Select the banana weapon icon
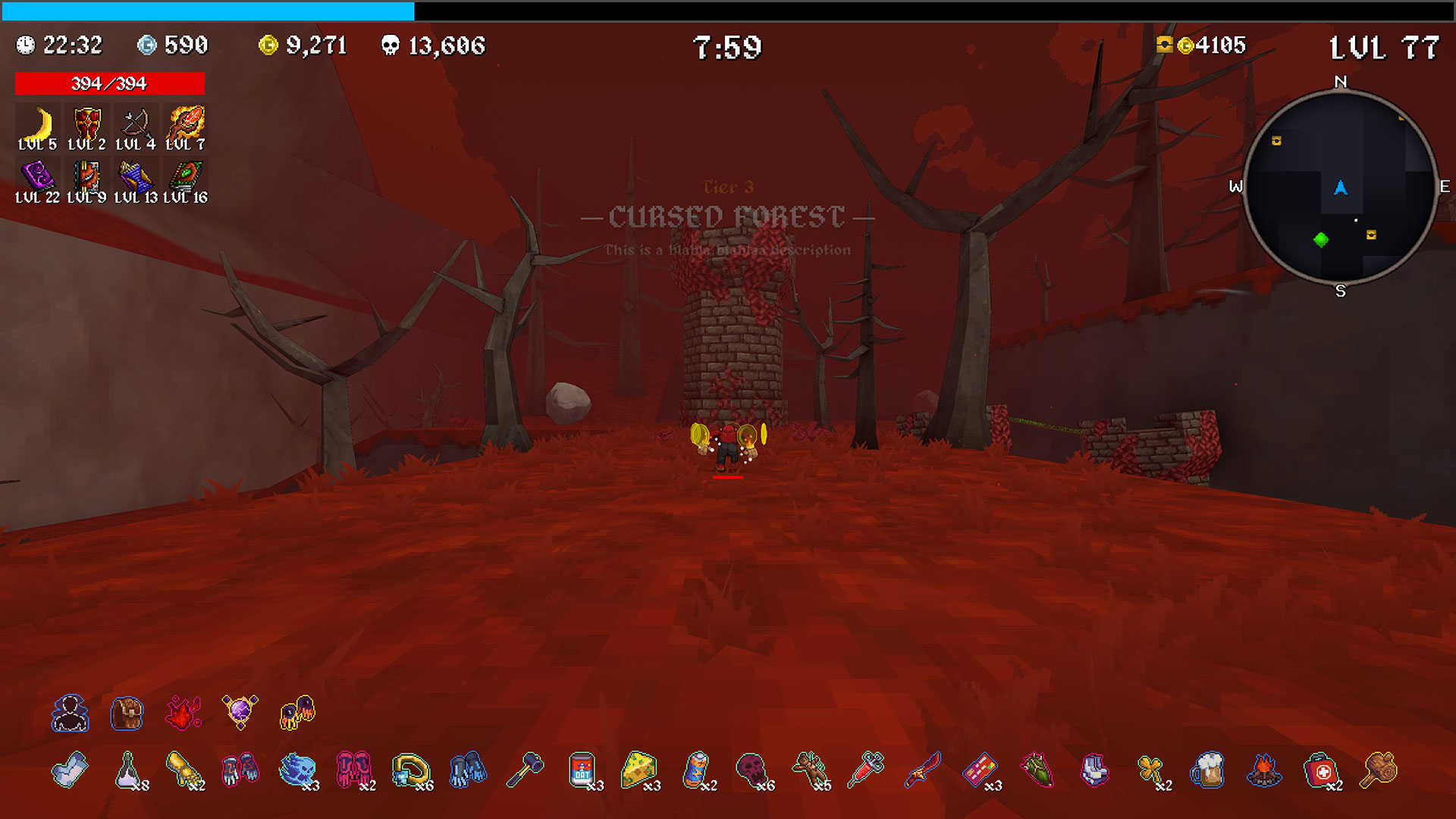The image size is (1456, 819). pyautogui.click(x=38, y=124)
